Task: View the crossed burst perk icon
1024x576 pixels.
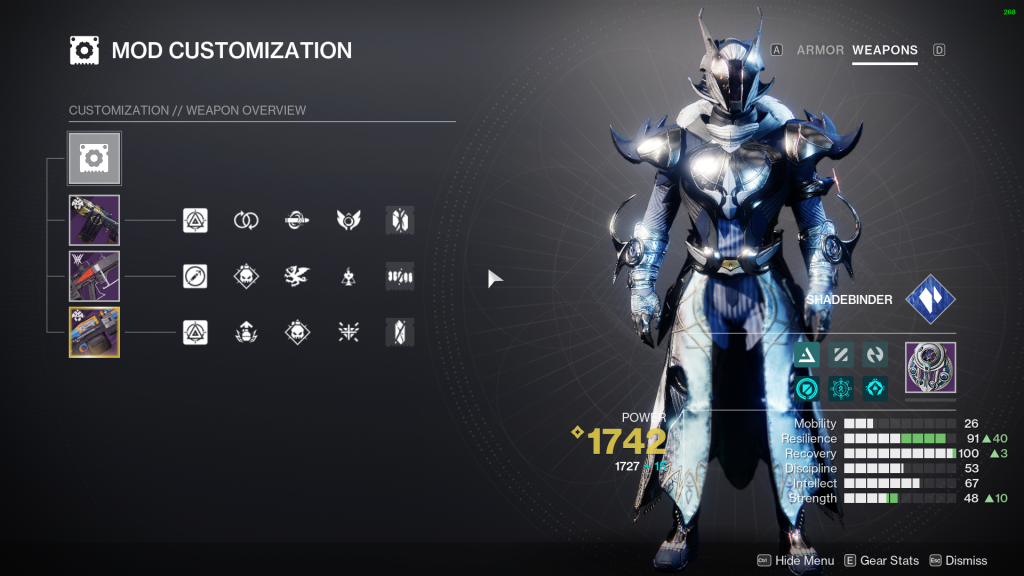Action: coord(348,332)
